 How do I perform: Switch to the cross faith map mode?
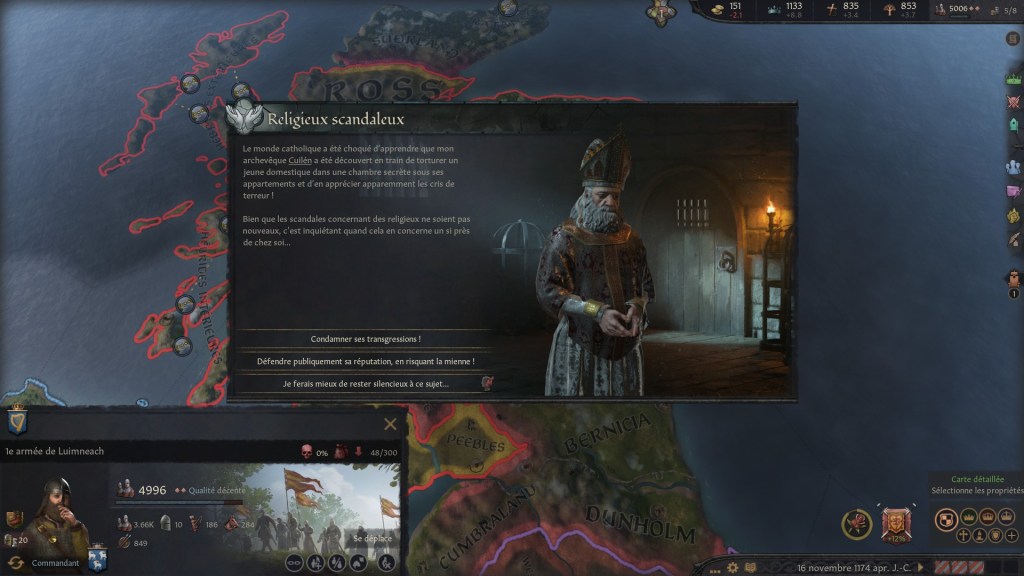point(963,536)
